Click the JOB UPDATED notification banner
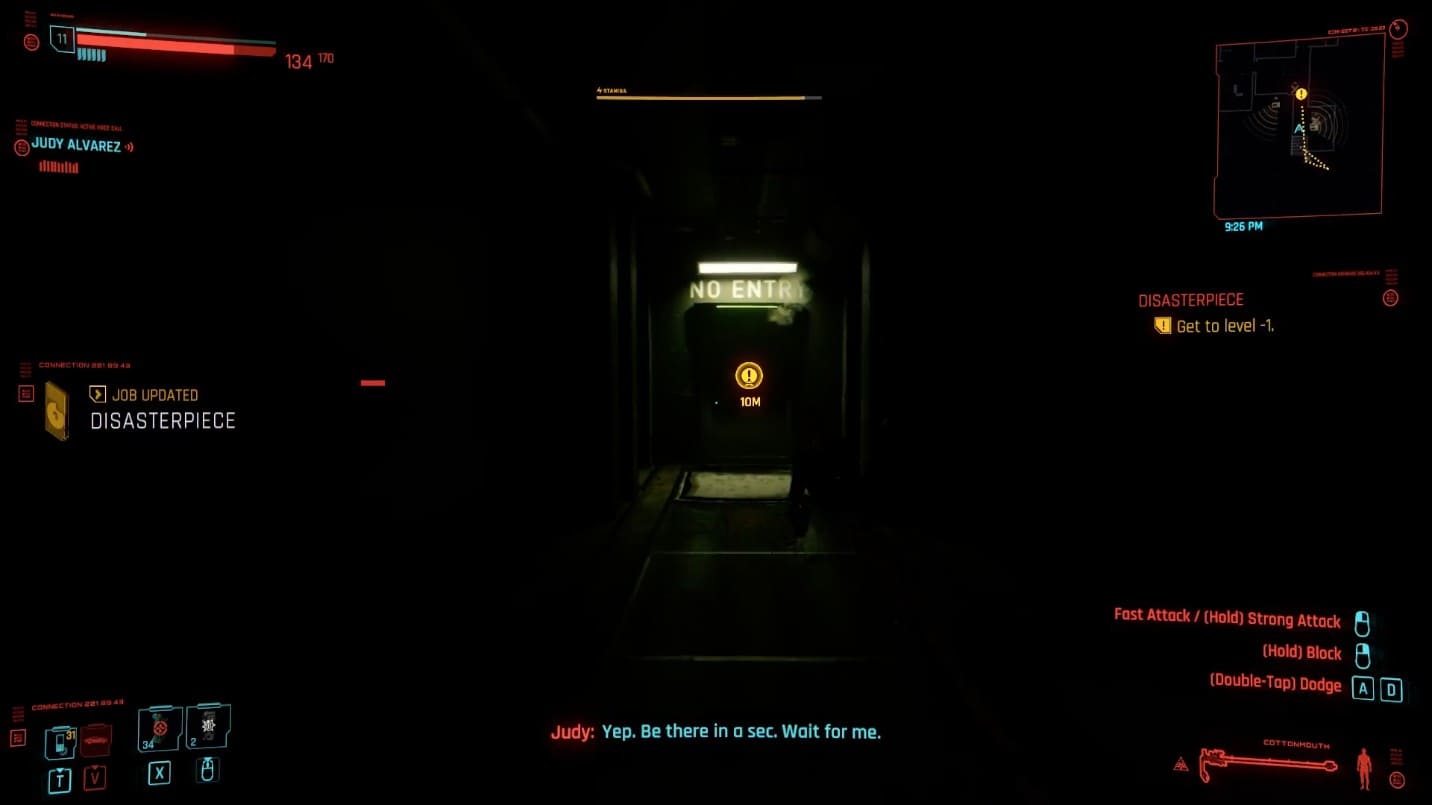Image resolution: width=1432 pixels, height=805 pixels. point(147,394)
